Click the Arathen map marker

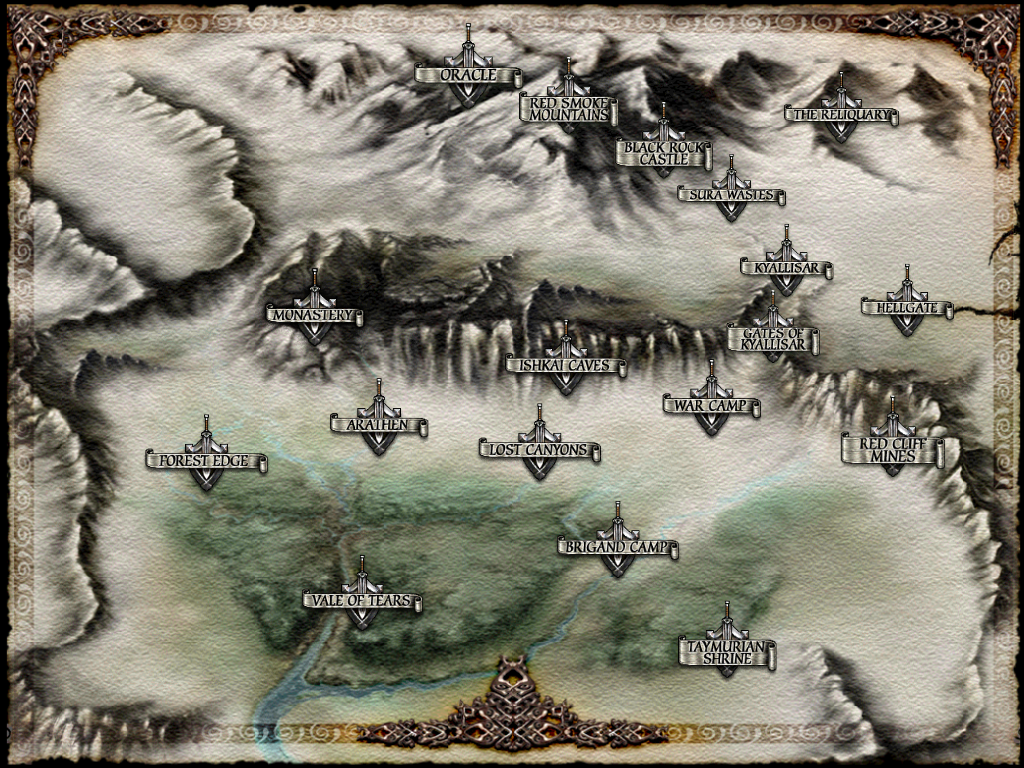point(379,425)
